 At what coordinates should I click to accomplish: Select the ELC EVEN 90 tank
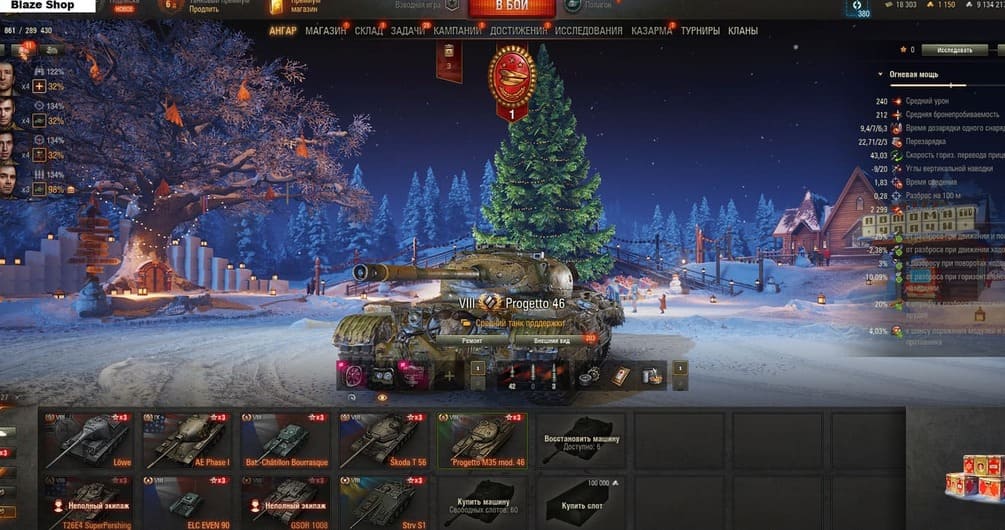click(x=186, y=500)
